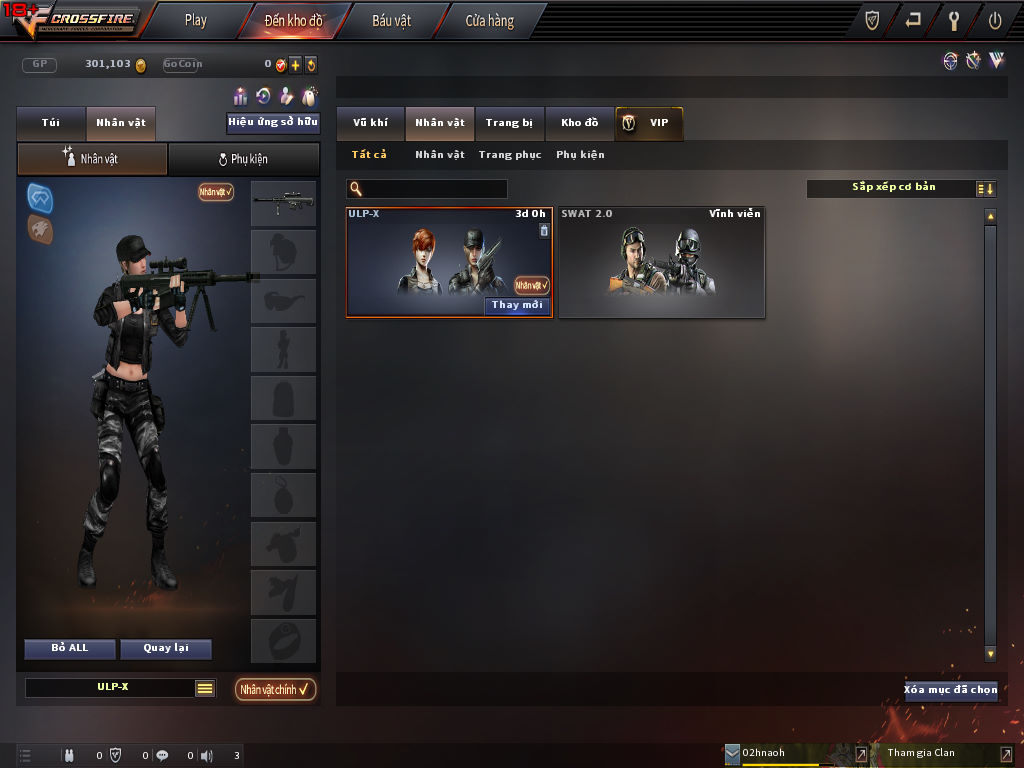Set Nhân vật chính main character
This screenshot has height=768, width=1024.
point(276,689)
